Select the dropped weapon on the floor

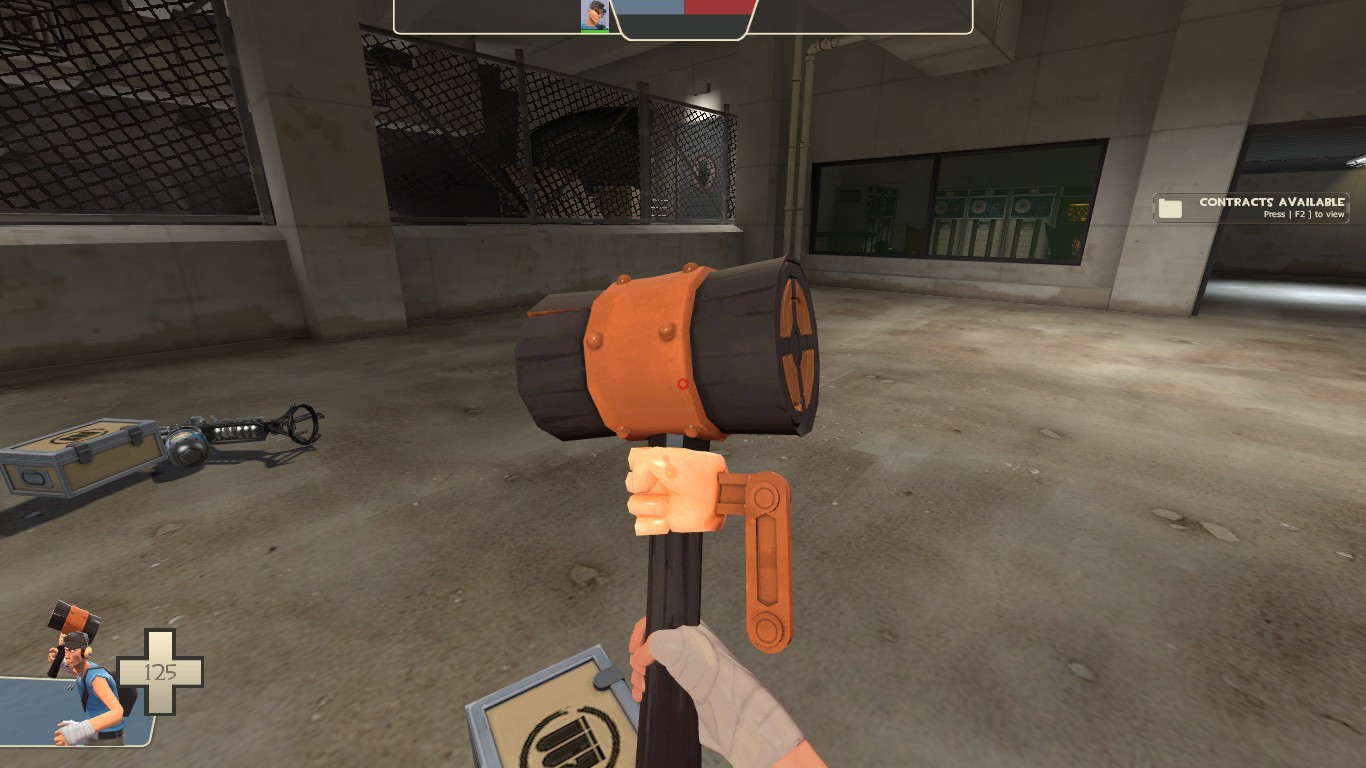pos(240,430)
